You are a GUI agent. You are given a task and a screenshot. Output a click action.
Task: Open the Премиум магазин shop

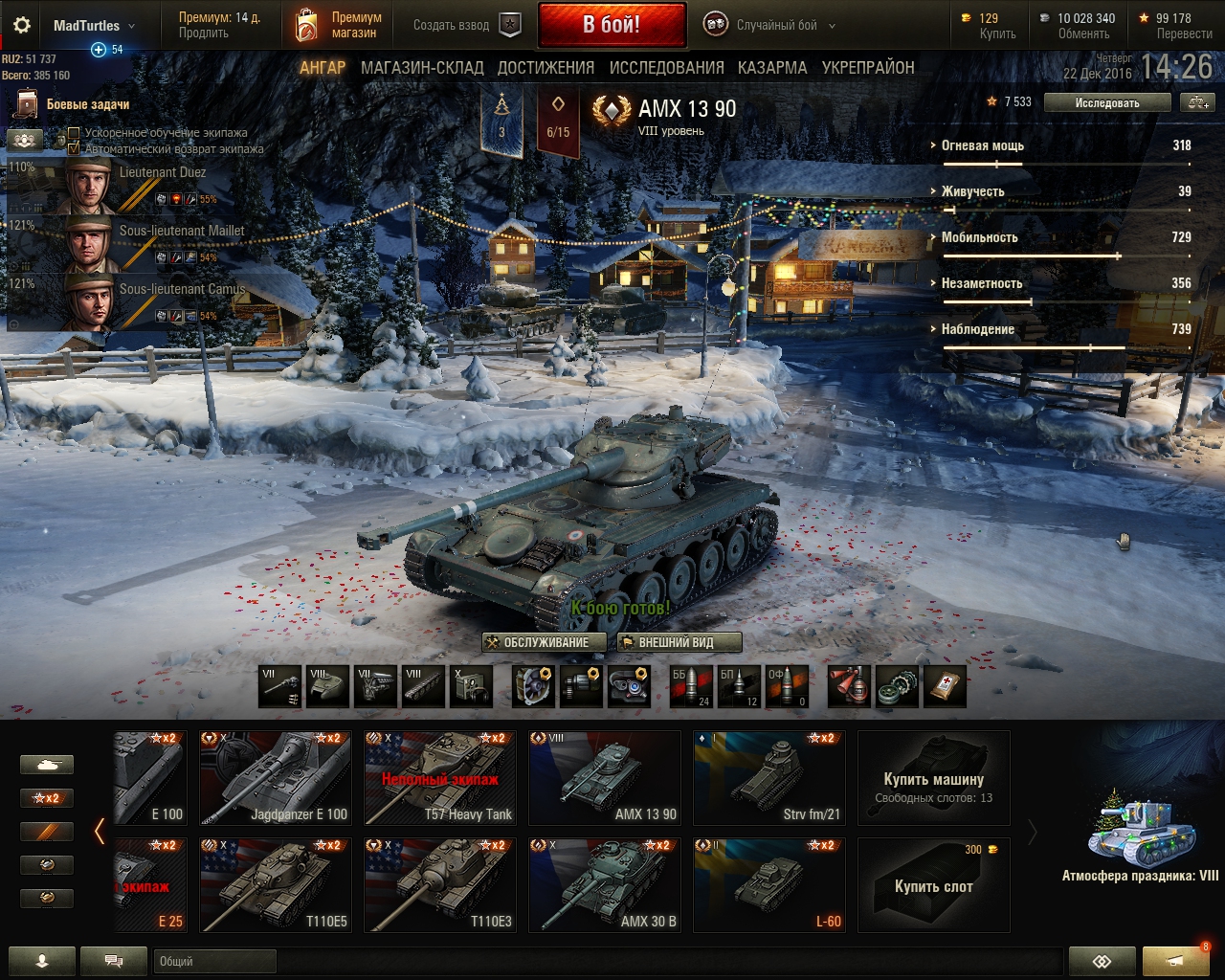pos(337,25)
